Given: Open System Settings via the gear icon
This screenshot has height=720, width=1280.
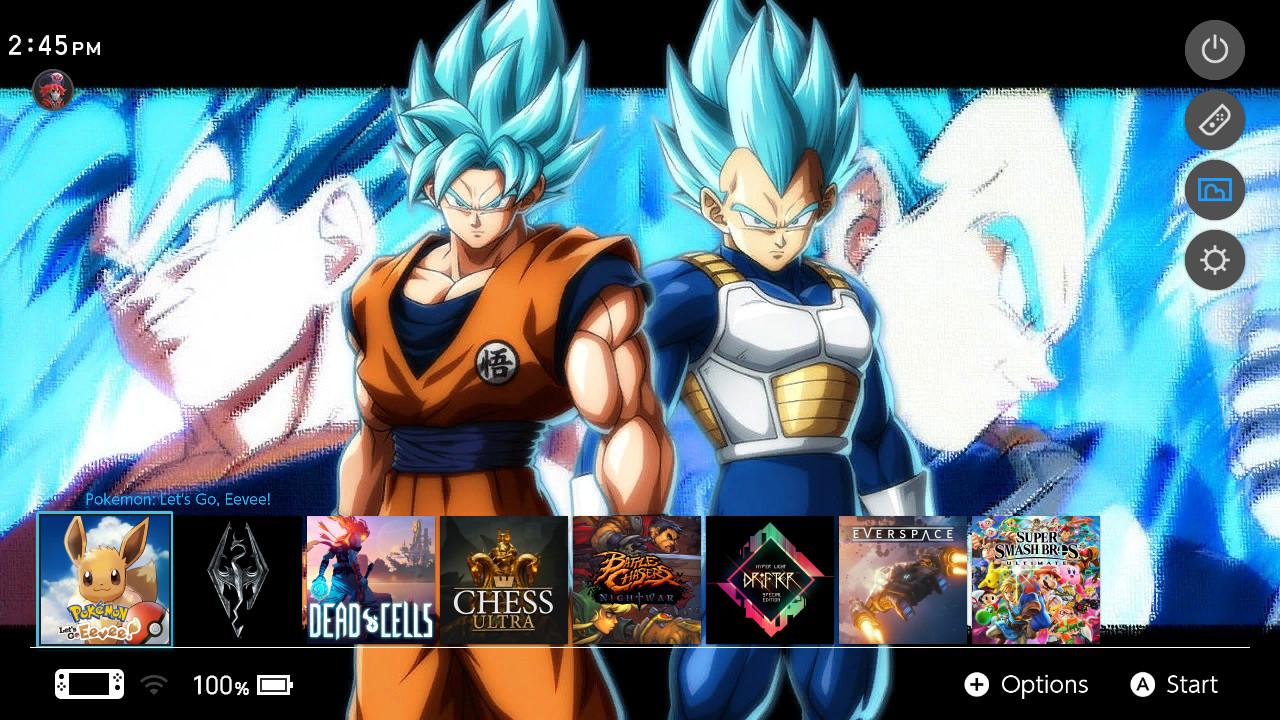Looking at the screenshot, I should coord(1214,260).
